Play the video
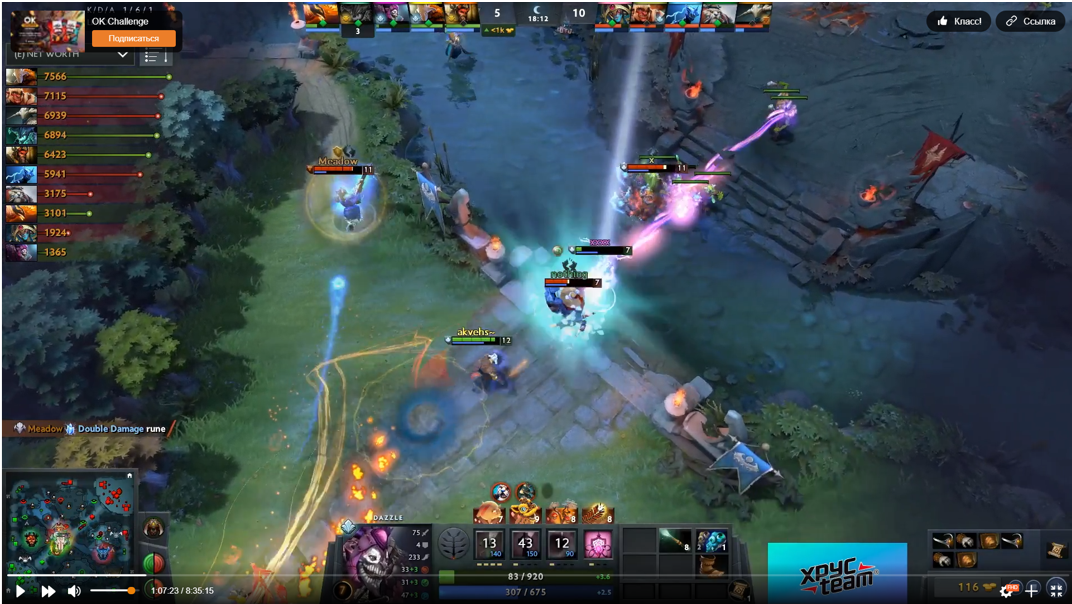 [20, 591]
